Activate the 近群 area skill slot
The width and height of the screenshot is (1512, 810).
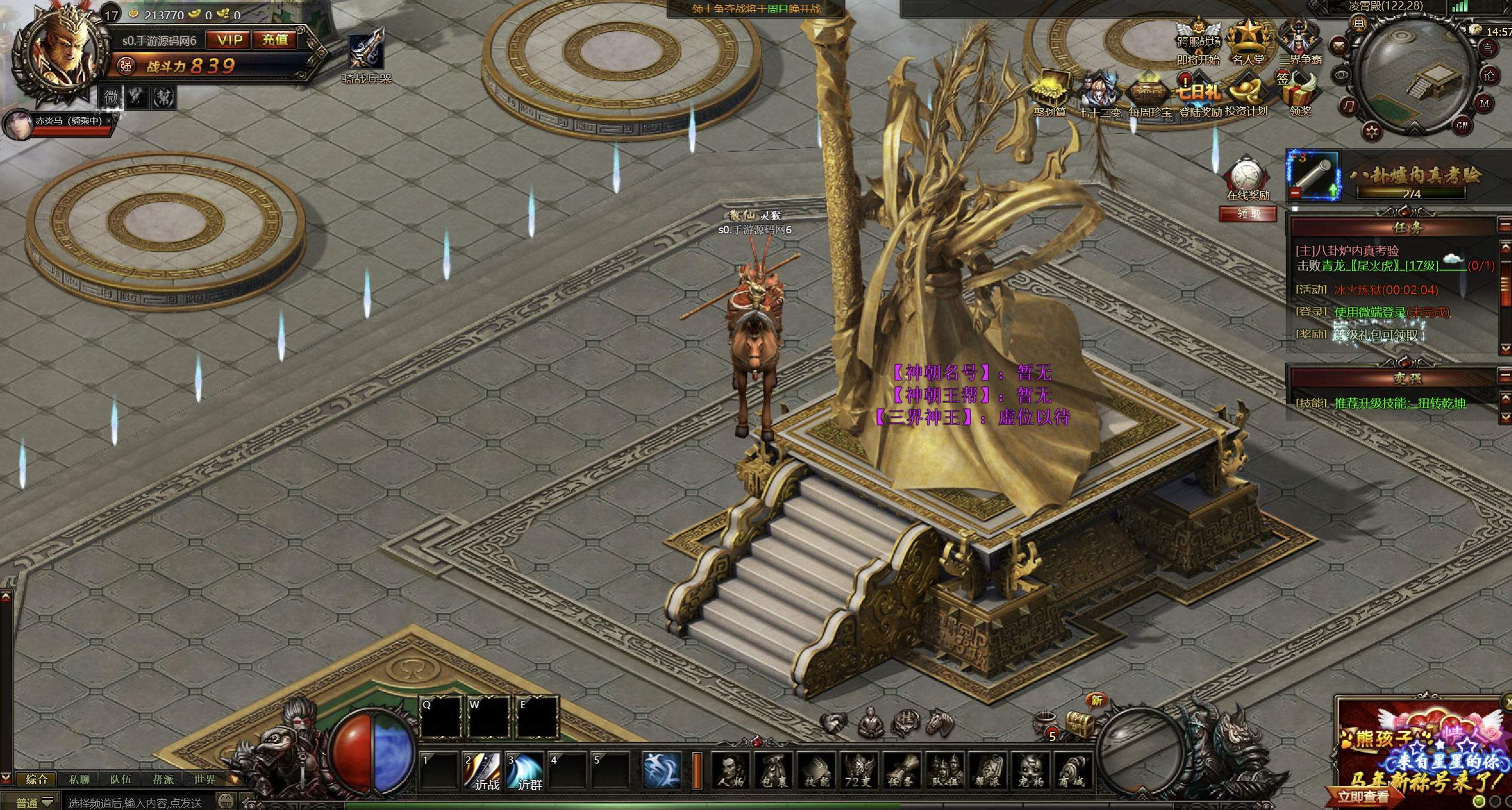tap(525, 771)
